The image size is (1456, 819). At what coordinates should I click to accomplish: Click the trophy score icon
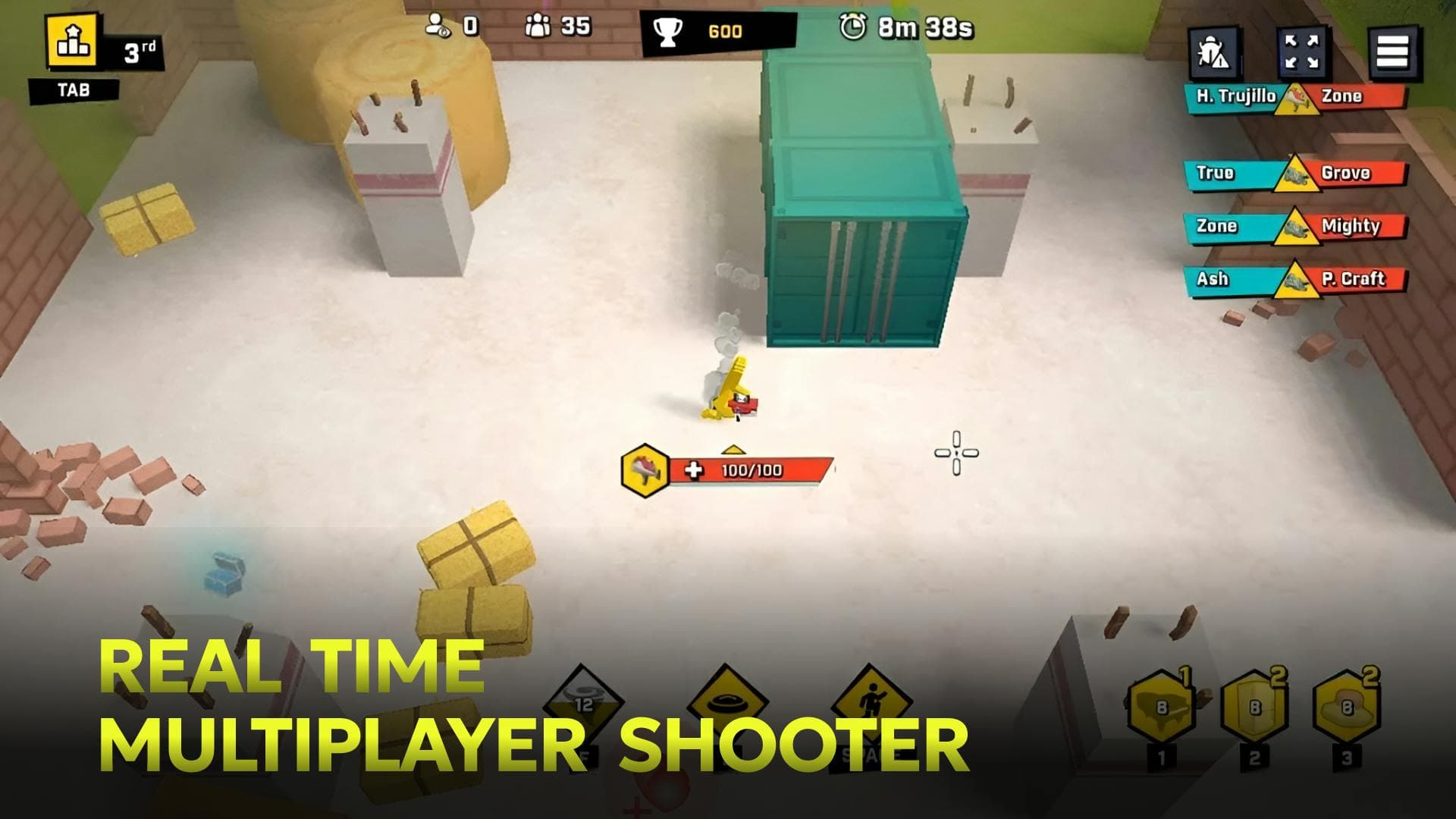coord(670,31)
